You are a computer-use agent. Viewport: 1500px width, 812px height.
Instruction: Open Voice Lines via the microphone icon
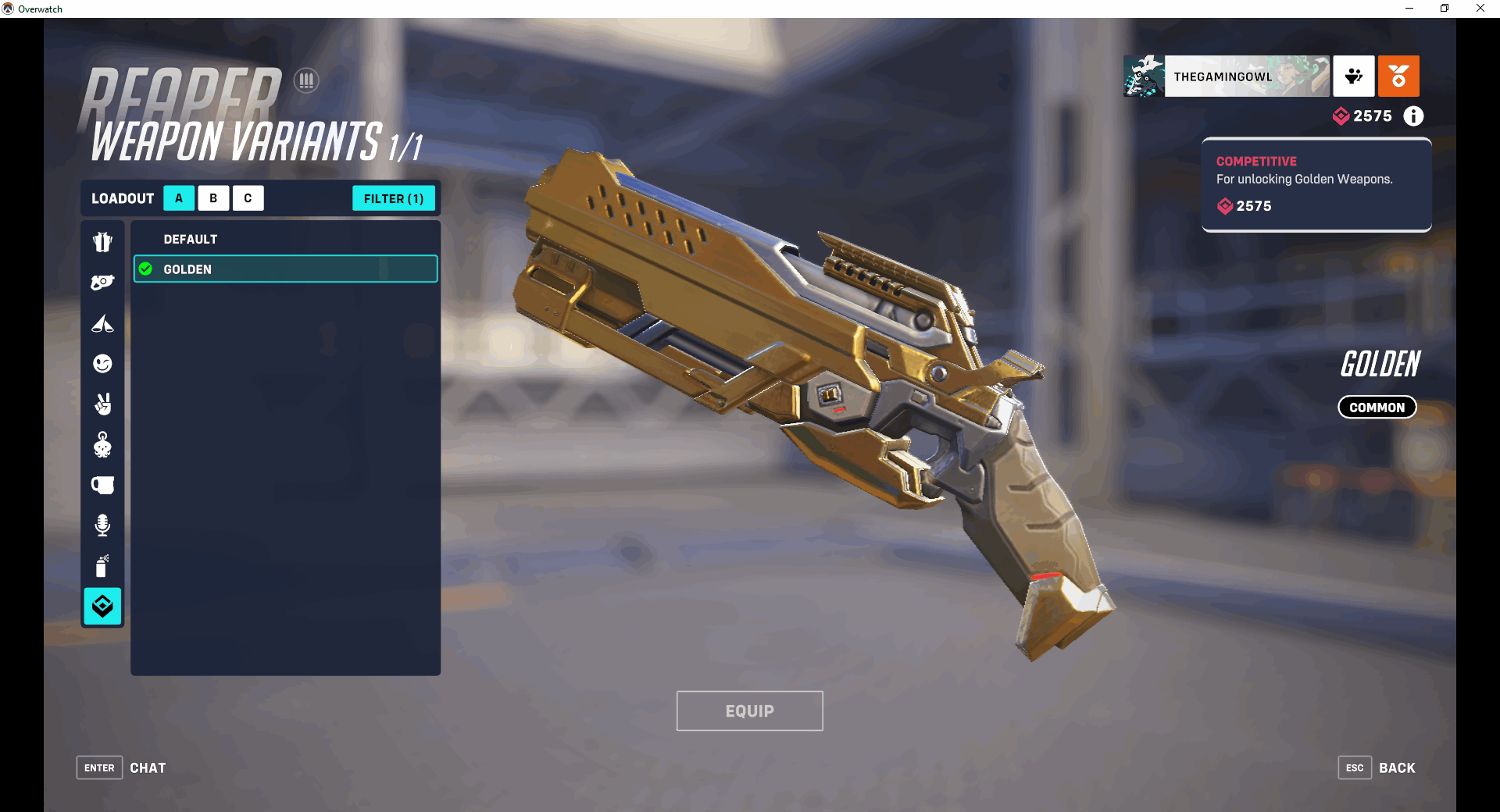click(x=102, y=524)
